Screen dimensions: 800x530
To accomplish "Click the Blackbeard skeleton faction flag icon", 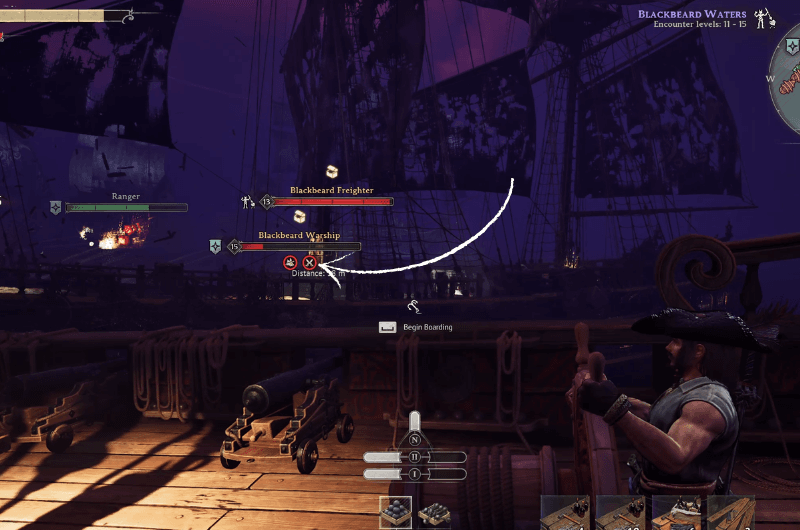I will point(766,19).
